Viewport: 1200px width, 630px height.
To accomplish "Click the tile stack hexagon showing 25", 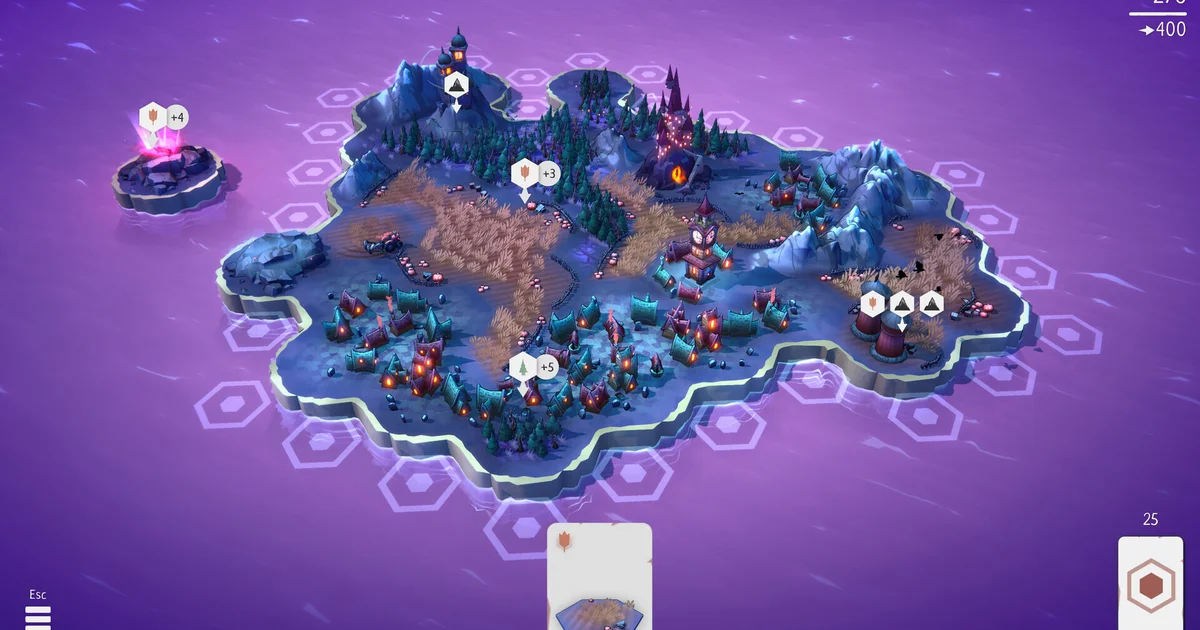I will click(x=1150, y=584).
